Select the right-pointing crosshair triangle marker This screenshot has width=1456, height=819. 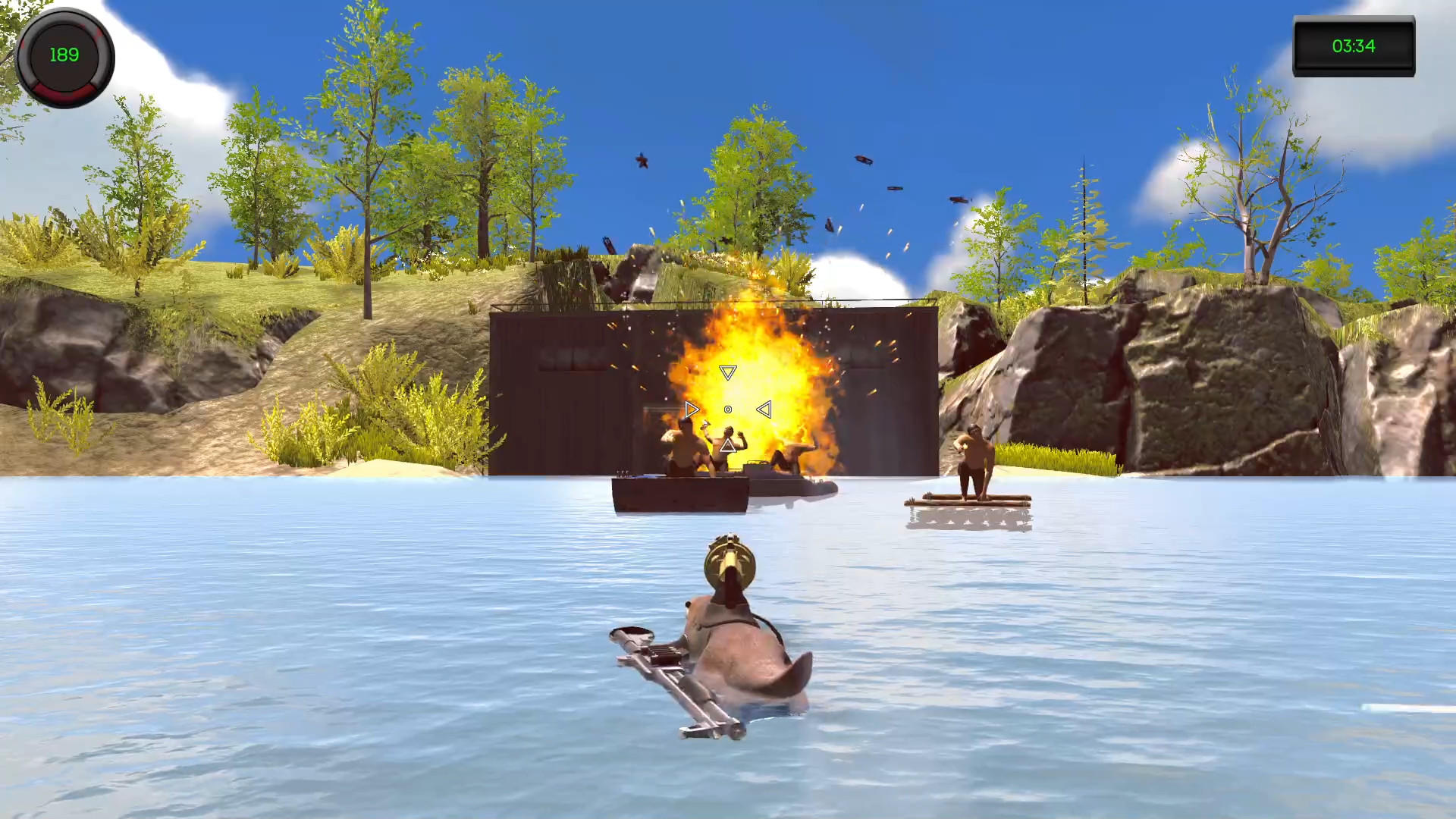tap(691, 409)
